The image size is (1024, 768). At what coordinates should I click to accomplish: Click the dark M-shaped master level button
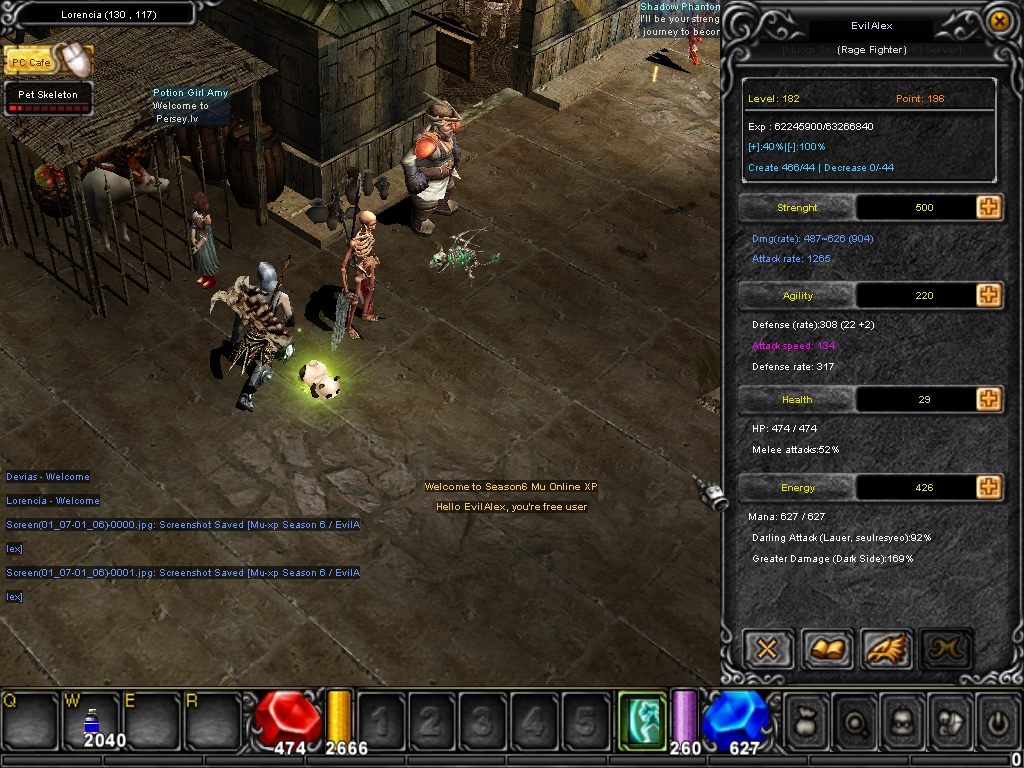pyautogui.click(x=946, y=649)
